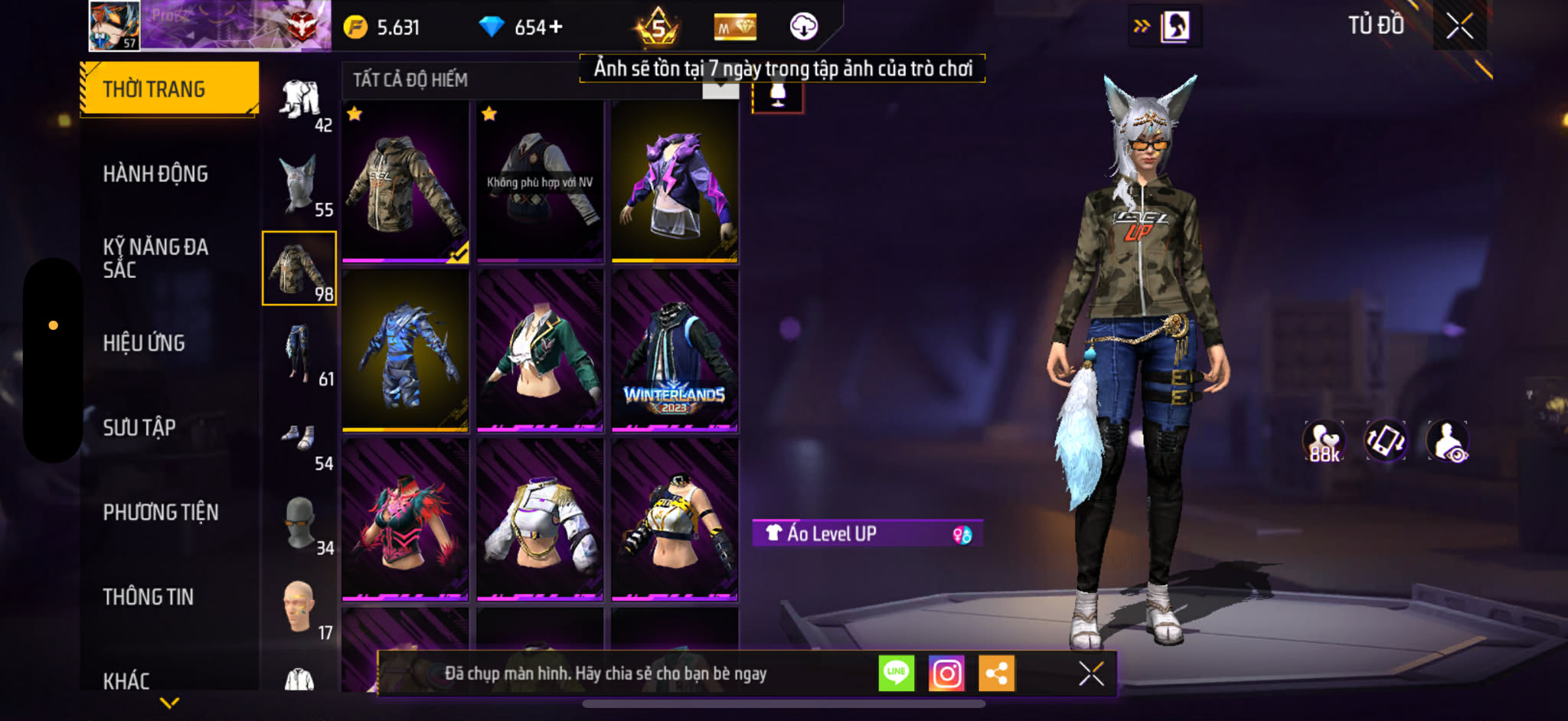Select the Hiệu Ứng tab
1568x721 pixels.
[x=144, y=343]
